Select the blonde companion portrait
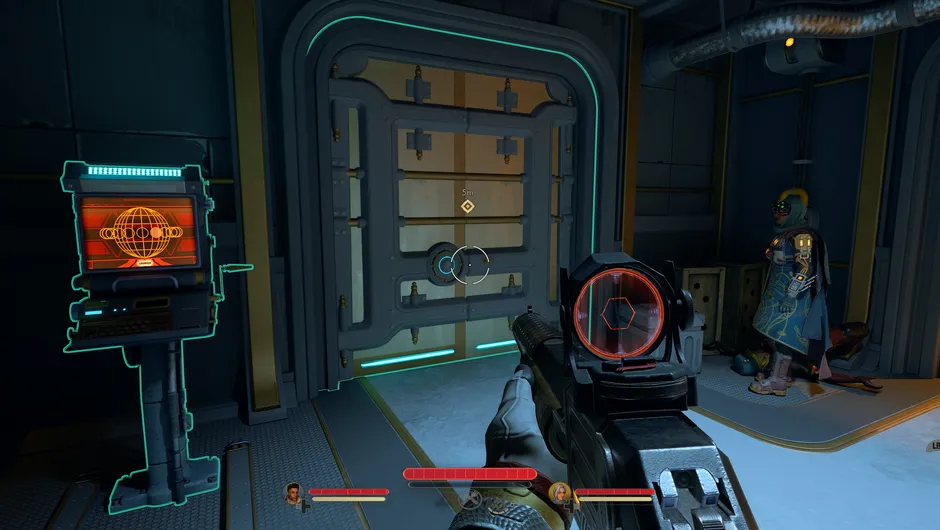Viewport: 940px width, 530px height. coord(561,492)
